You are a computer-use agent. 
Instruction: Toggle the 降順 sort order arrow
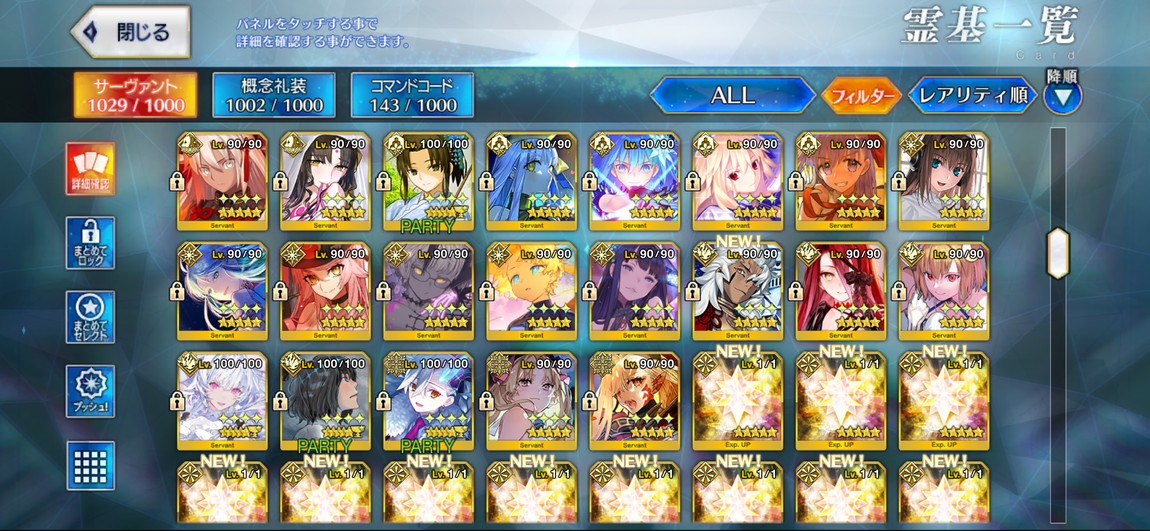click(x=1062, y=97)
